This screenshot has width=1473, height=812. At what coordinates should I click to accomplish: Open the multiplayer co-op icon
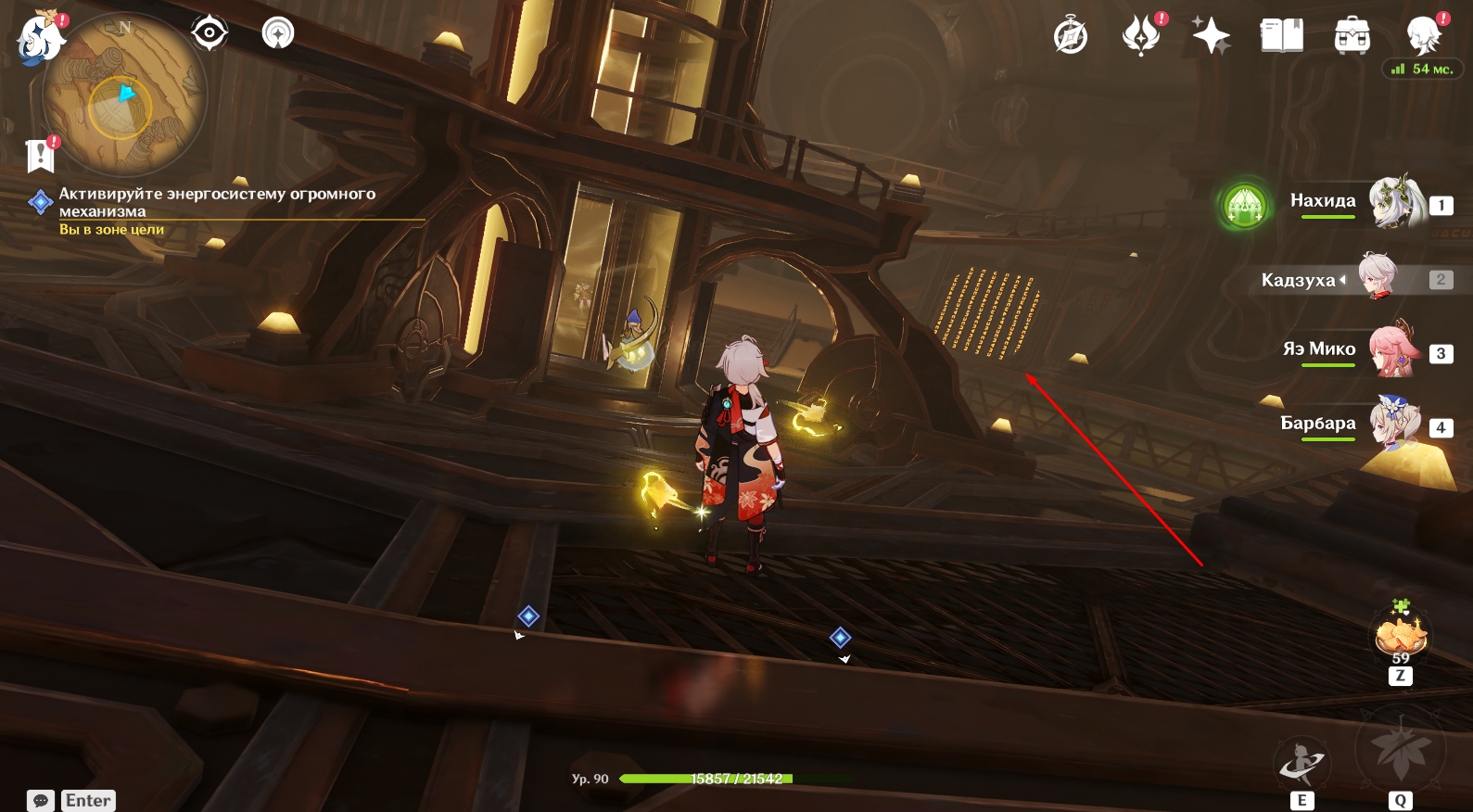pos(278,34)
